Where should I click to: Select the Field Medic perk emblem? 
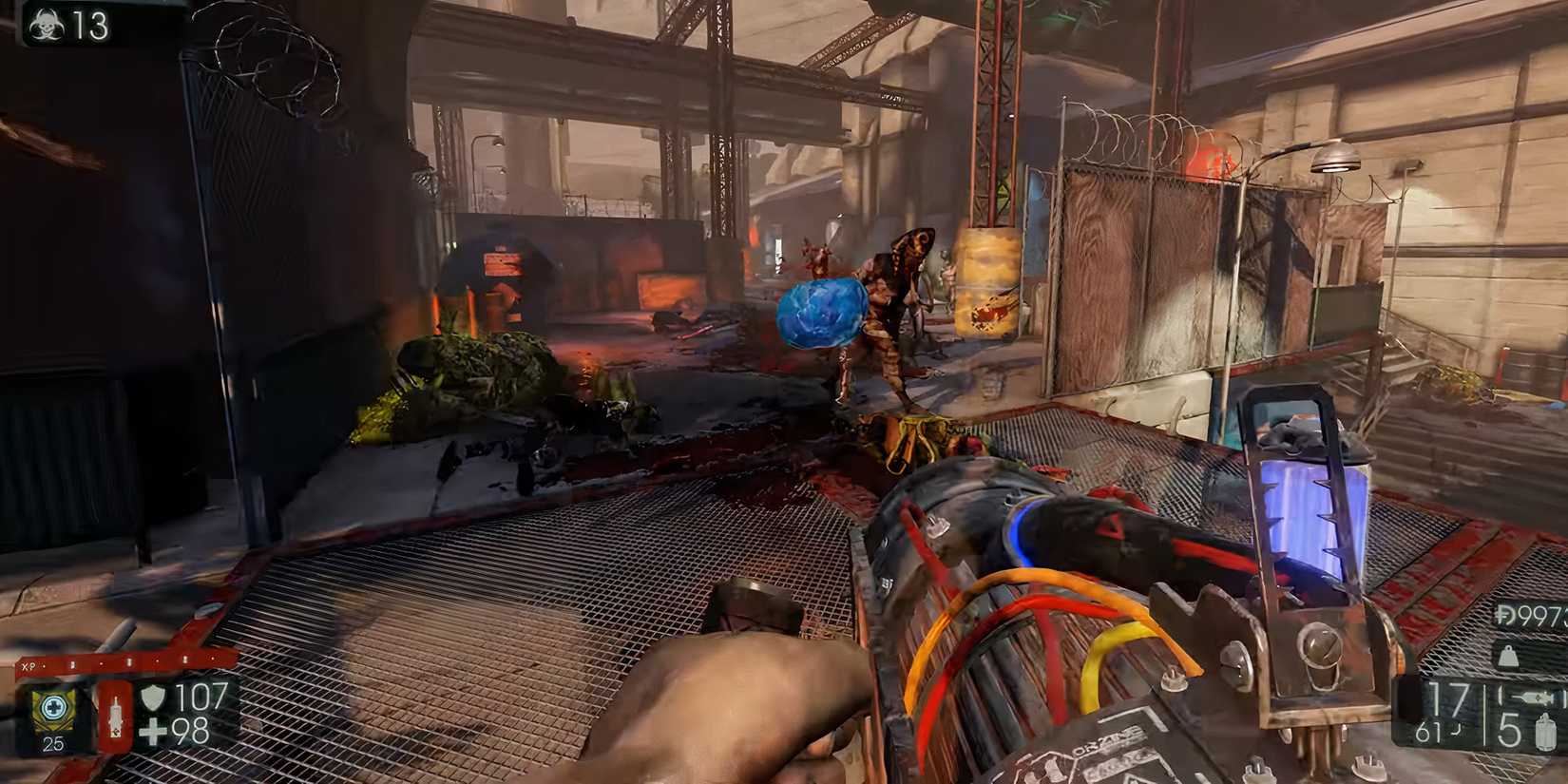click(x=53, y=708)
